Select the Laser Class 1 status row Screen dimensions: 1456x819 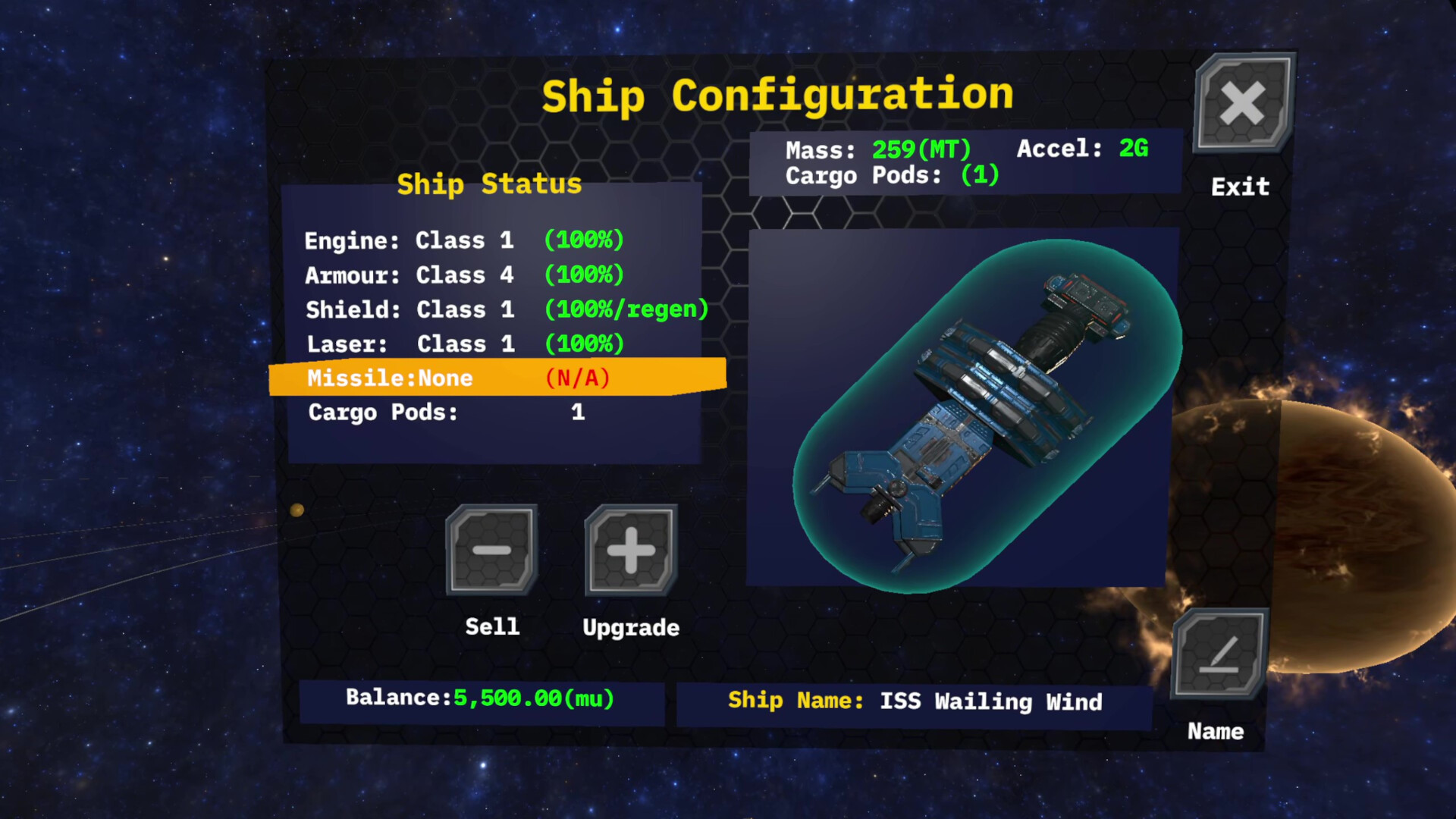(464, 344)
